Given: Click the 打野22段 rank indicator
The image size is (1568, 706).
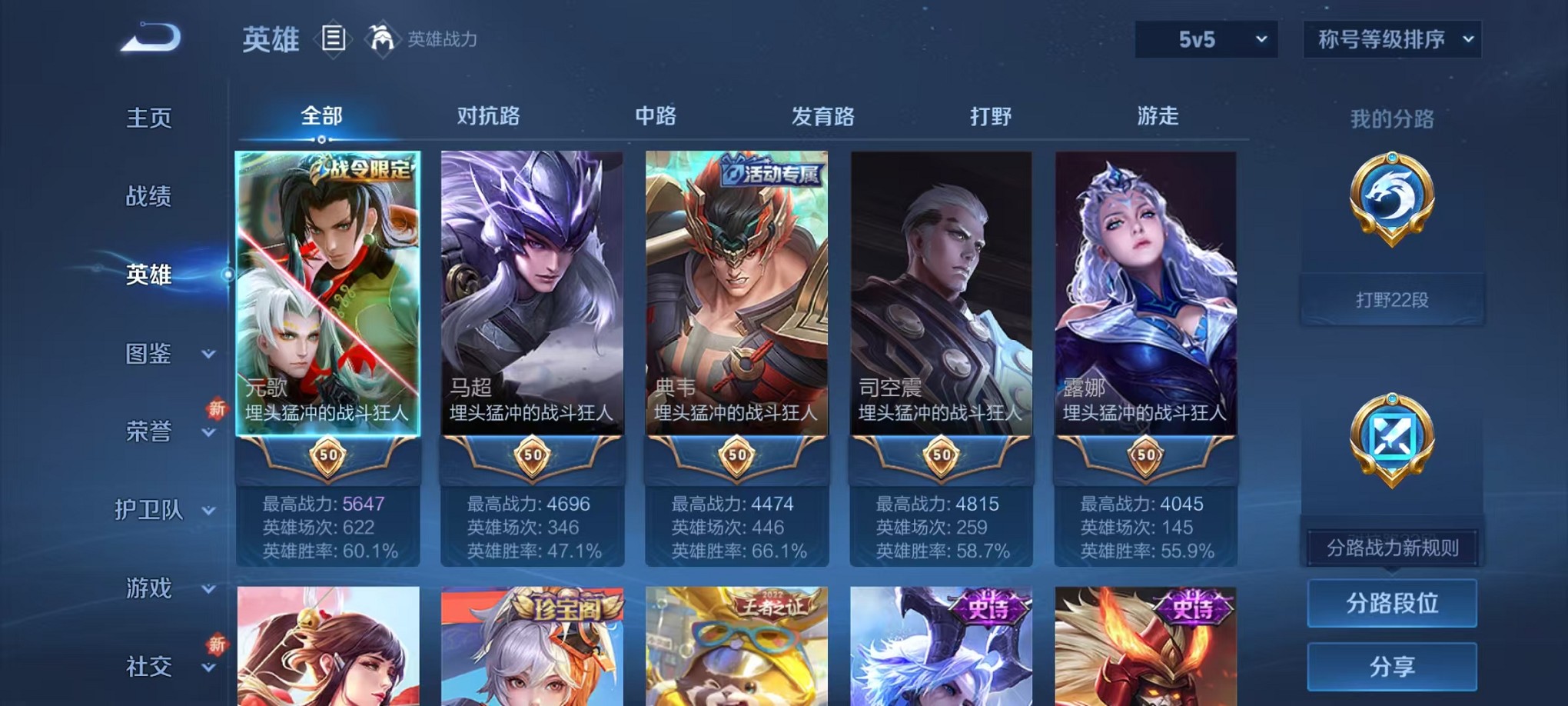Looking at the screenshot, I should click(x=1391, y=300).
